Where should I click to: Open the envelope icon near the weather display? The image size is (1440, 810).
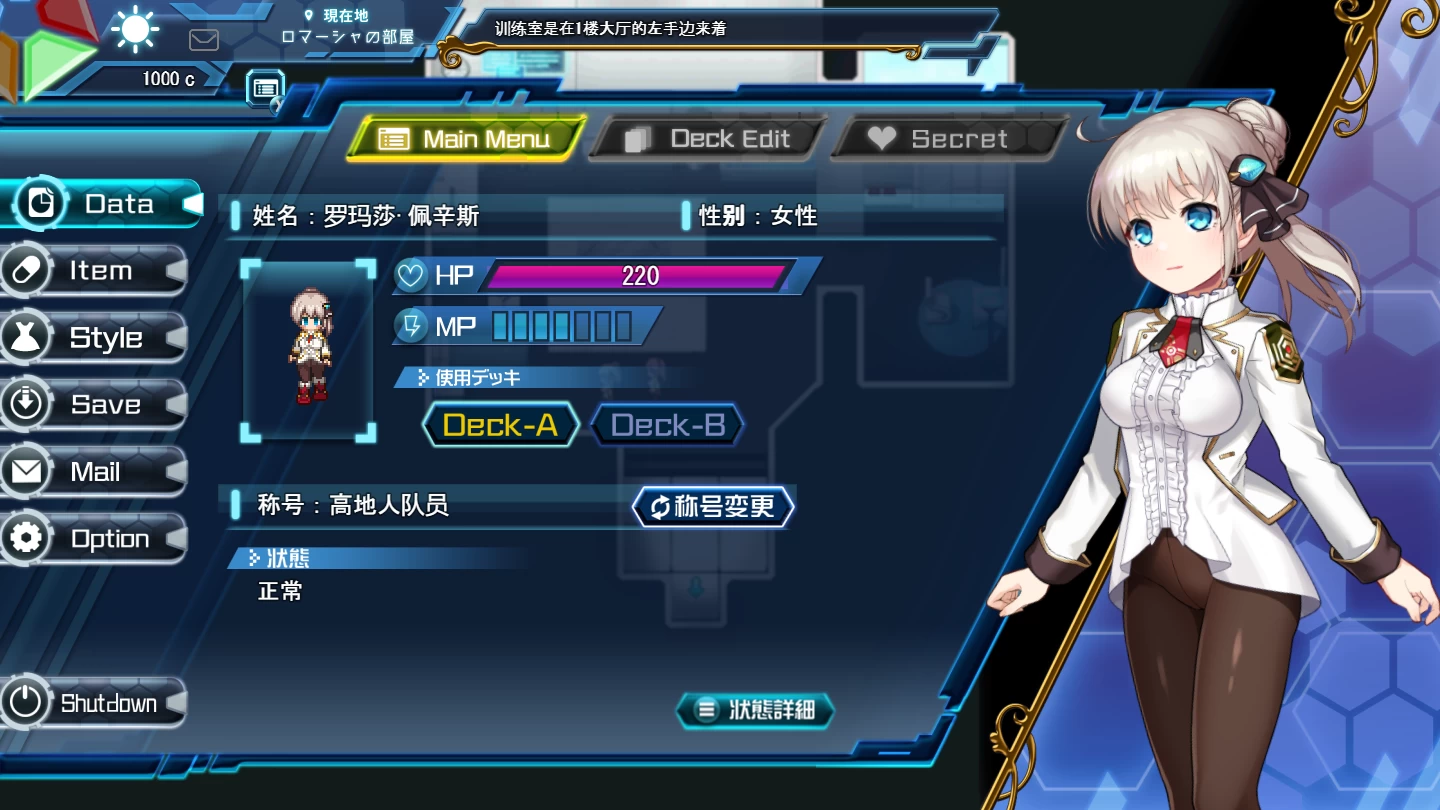tap(204, 40)
